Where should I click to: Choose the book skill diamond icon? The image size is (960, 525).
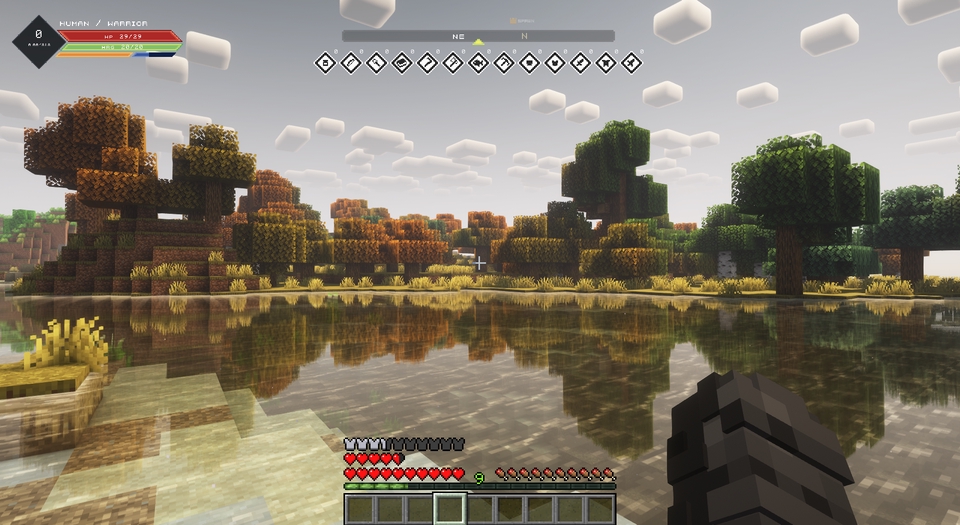tap(402, 63)
